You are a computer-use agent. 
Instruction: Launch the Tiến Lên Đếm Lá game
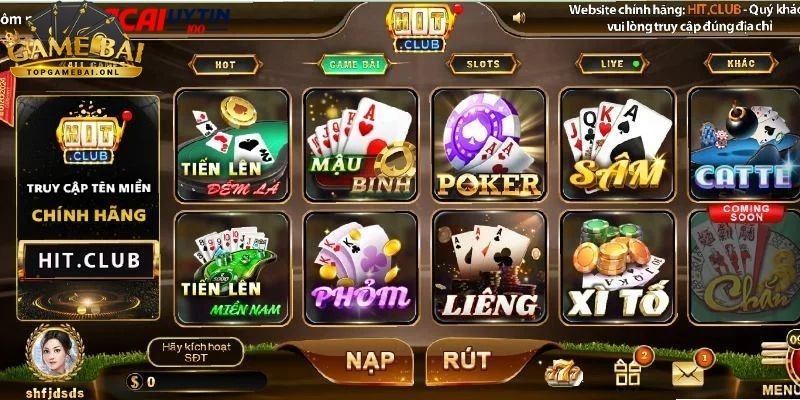click(232, 145)
